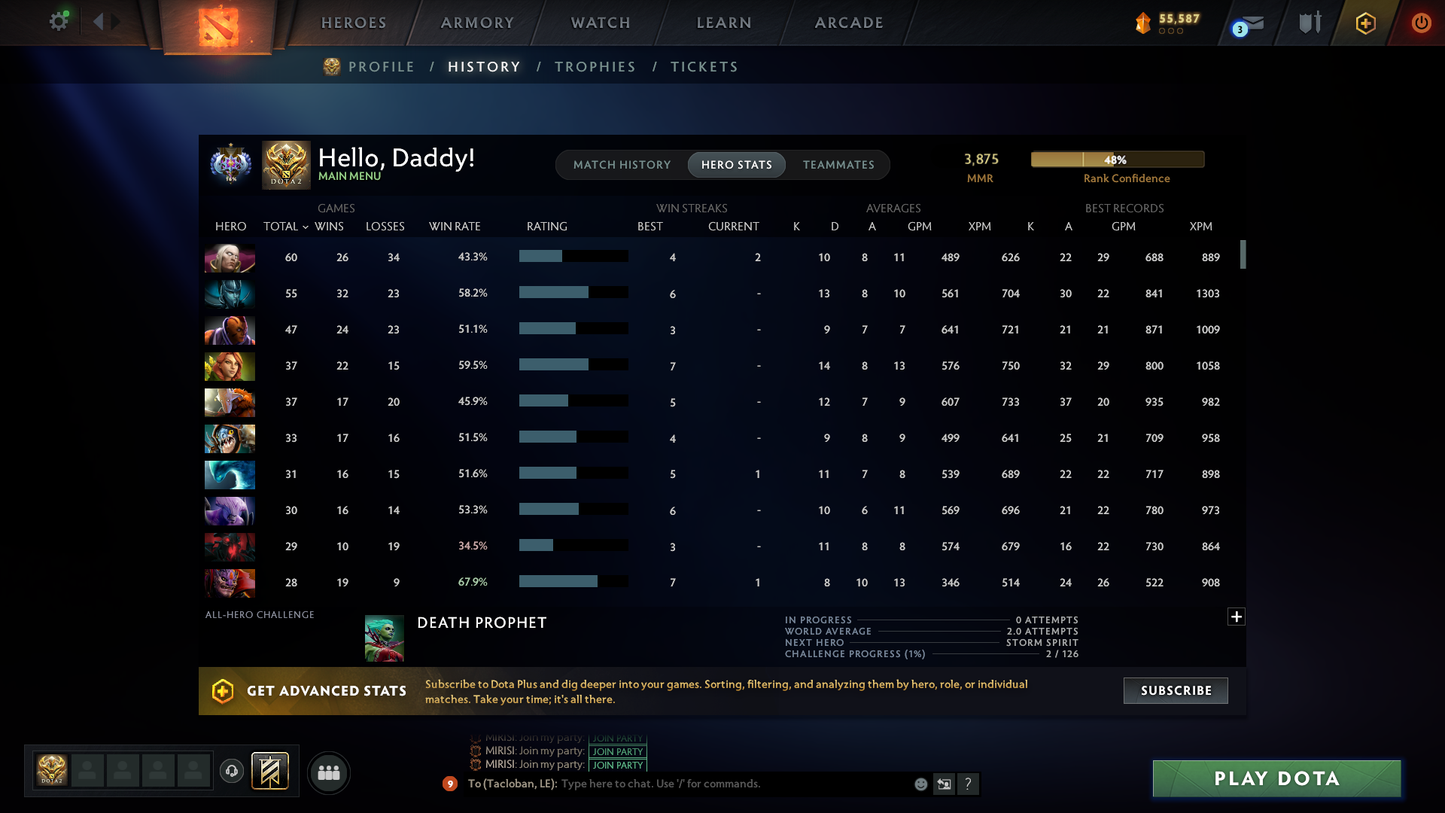
Task: Toggle the TEAMMATES stats view
Action: pyautogui.click(x=838, y=164)
